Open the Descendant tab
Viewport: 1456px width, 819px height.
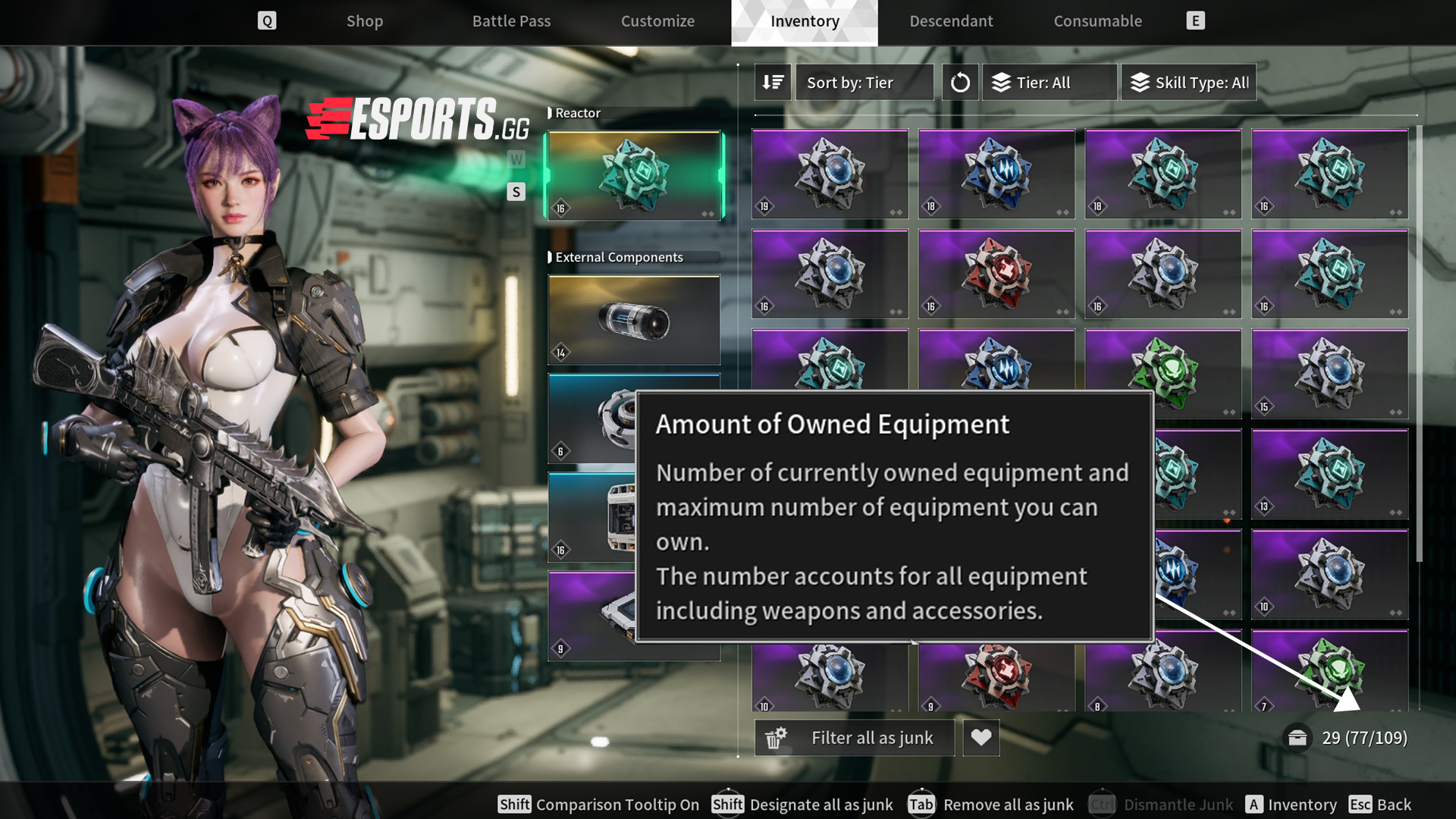pyautogui.click(x=951, y=21)
